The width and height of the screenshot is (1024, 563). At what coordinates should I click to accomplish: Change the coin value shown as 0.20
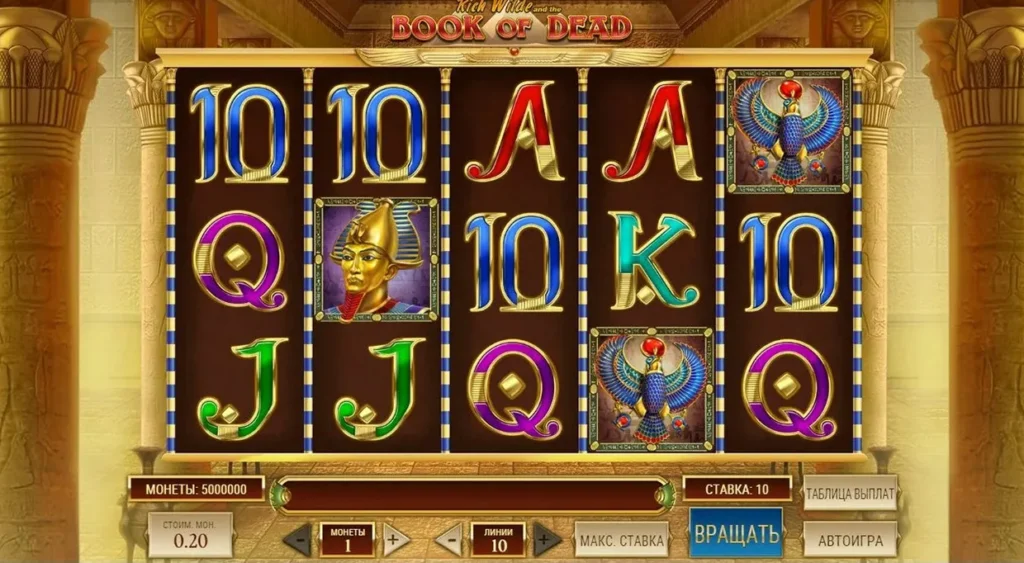click(x=190, y=535)
